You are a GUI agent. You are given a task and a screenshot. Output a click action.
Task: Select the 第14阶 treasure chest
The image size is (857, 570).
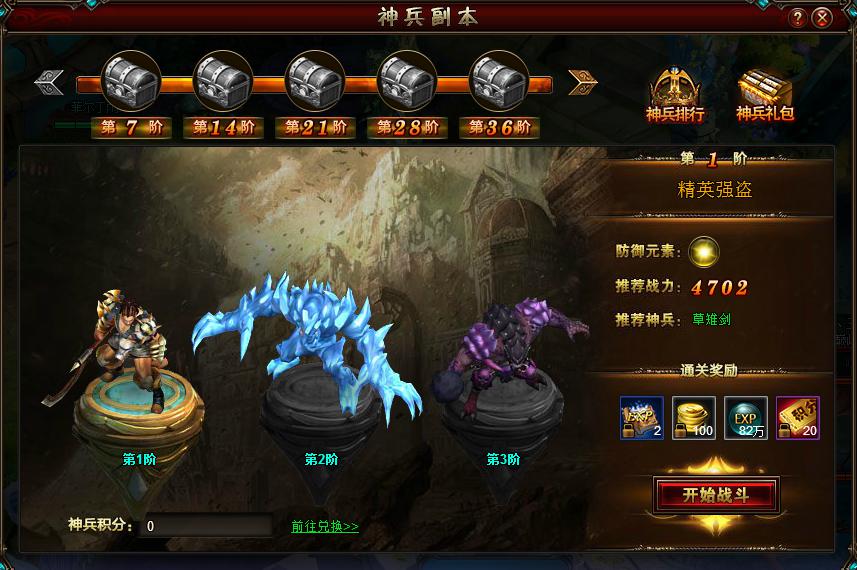pyautogui.click(x=223, y=78)
